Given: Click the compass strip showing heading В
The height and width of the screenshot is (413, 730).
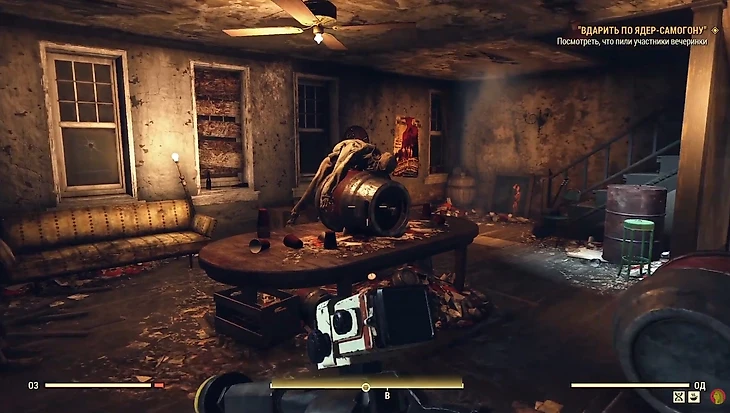Looking at the screenshot, I should click(366, 384).
